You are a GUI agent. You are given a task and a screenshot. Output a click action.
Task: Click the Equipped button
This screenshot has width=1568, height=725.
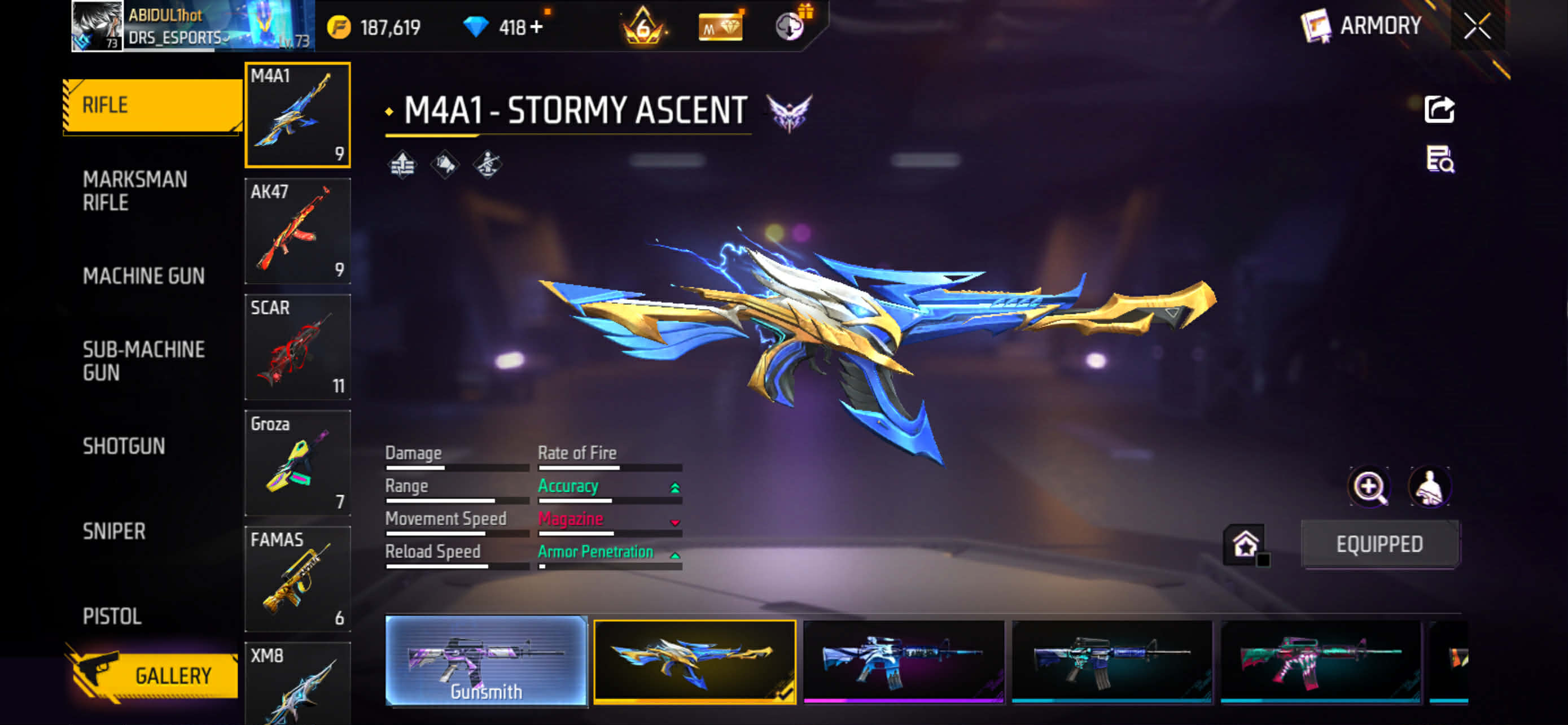1379,544
